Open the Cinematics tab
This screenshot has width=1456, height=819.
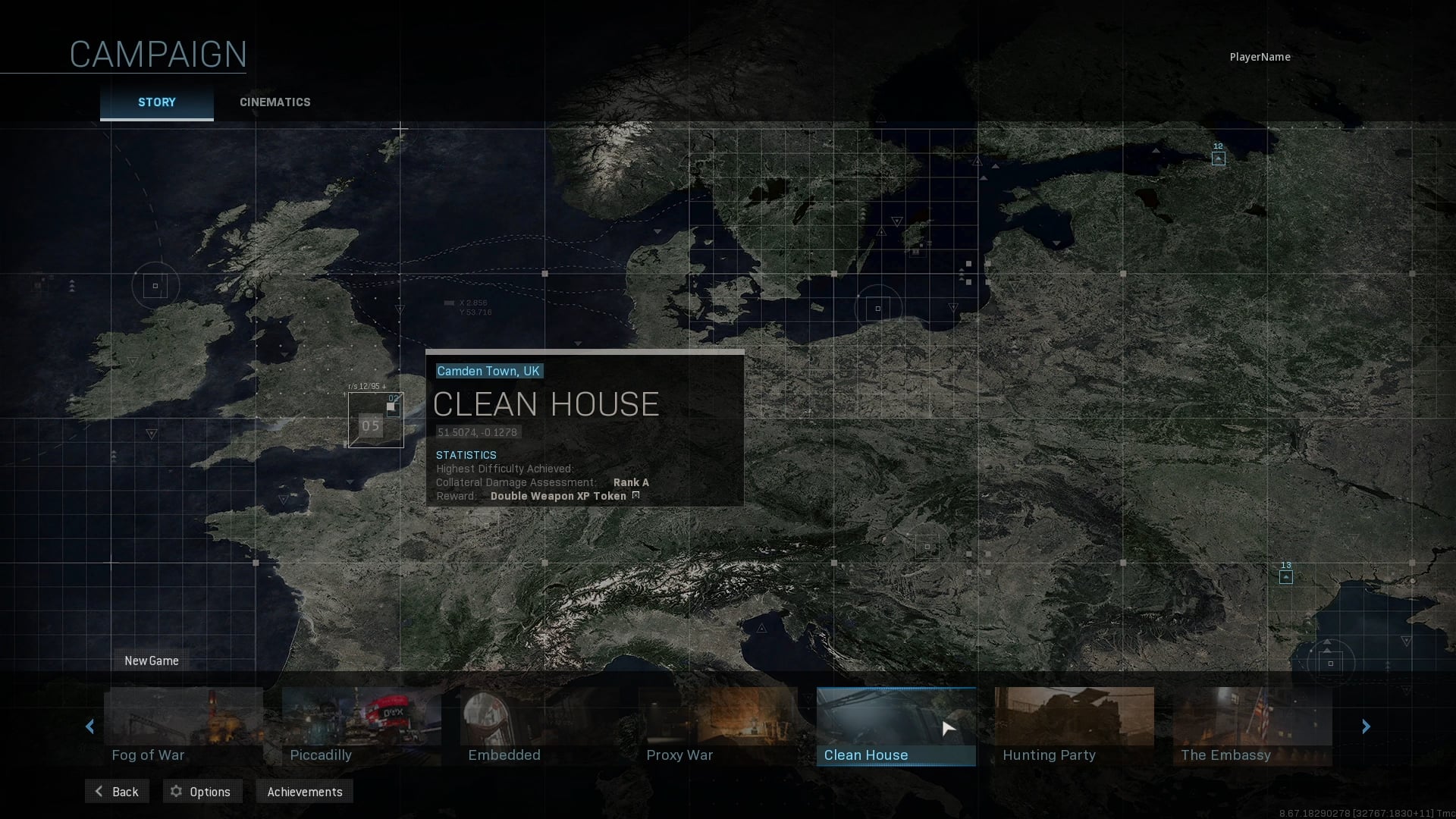click(x=275, y=102)
